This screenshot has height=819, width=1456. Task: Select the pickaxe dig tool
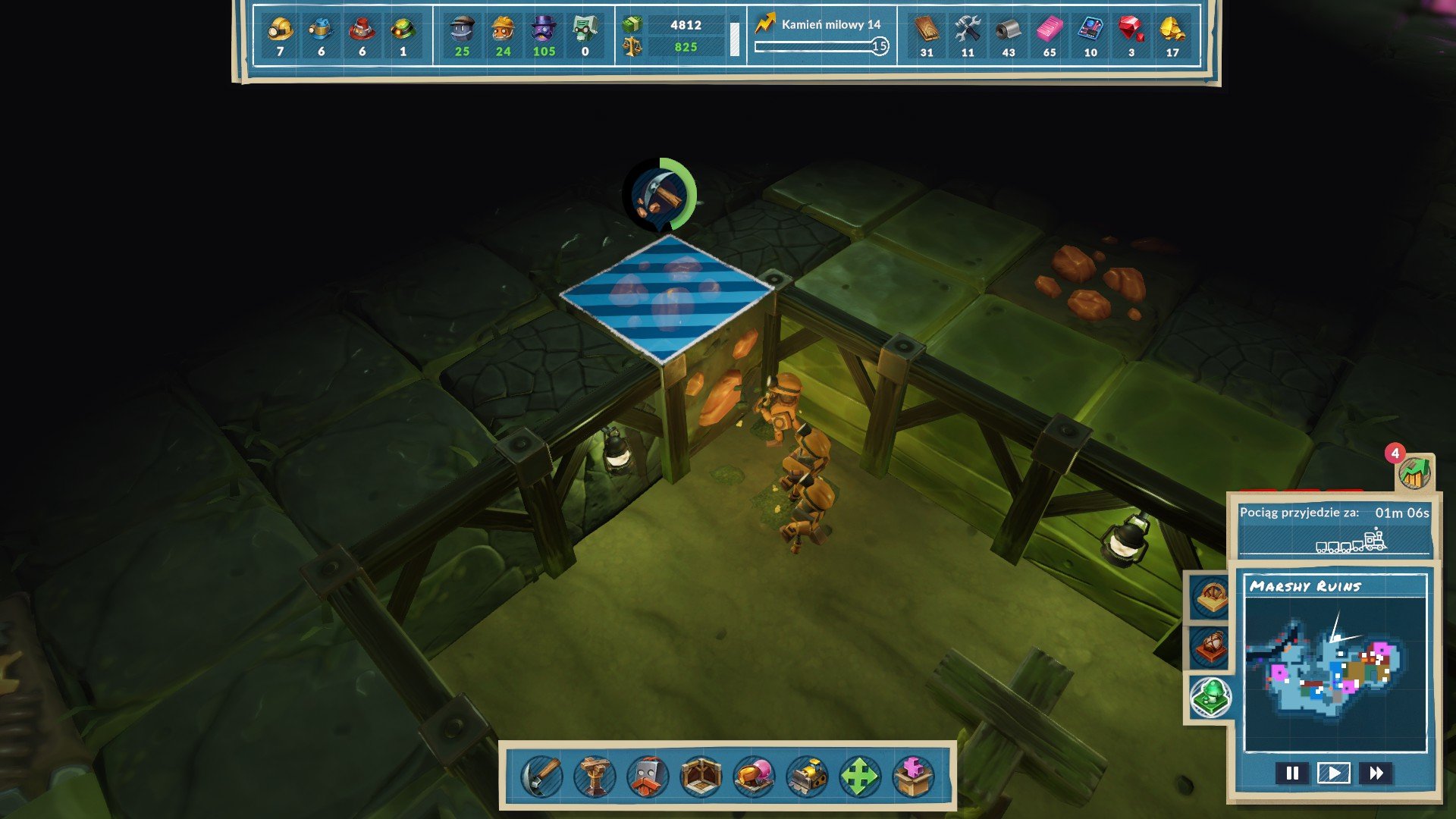click(x=541, y=777)
